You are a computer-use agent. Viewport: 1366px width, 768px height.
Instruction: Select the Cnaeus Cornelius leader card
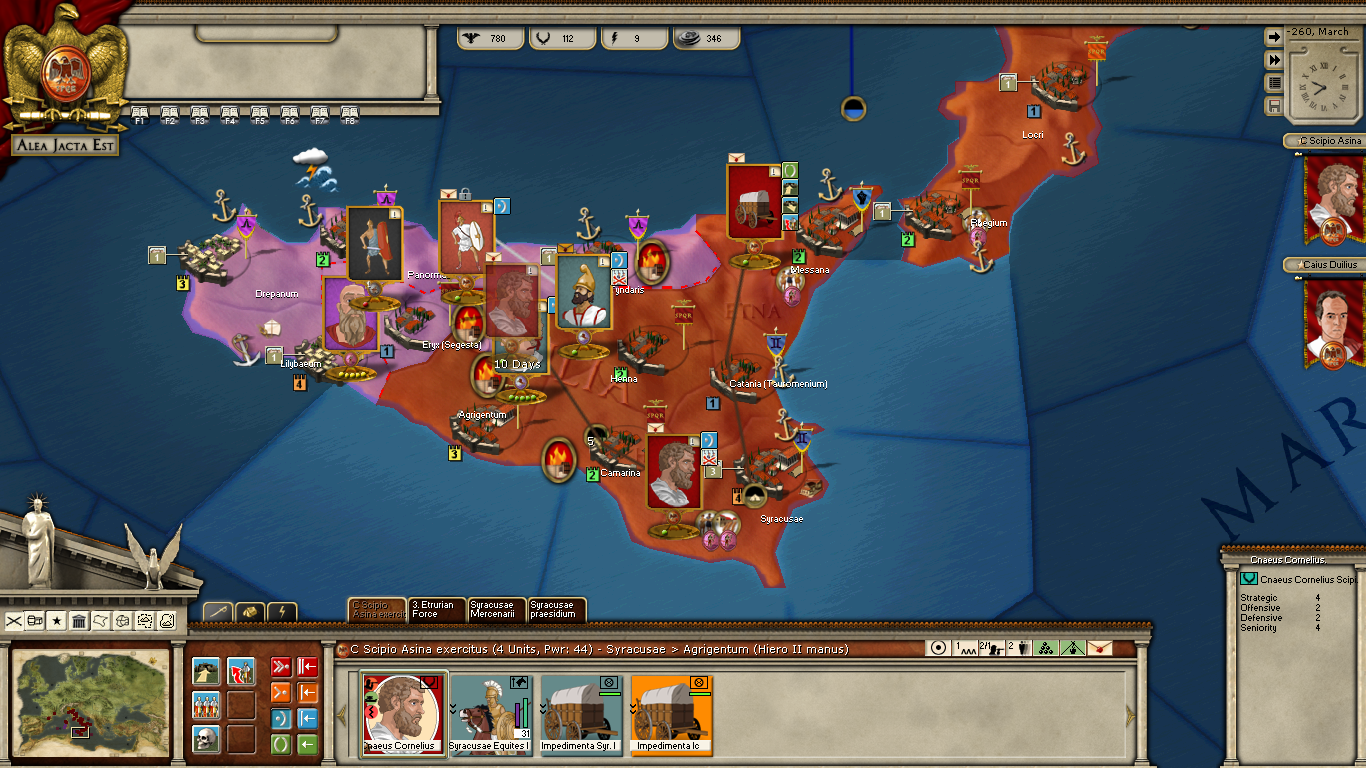coord(403,713)
